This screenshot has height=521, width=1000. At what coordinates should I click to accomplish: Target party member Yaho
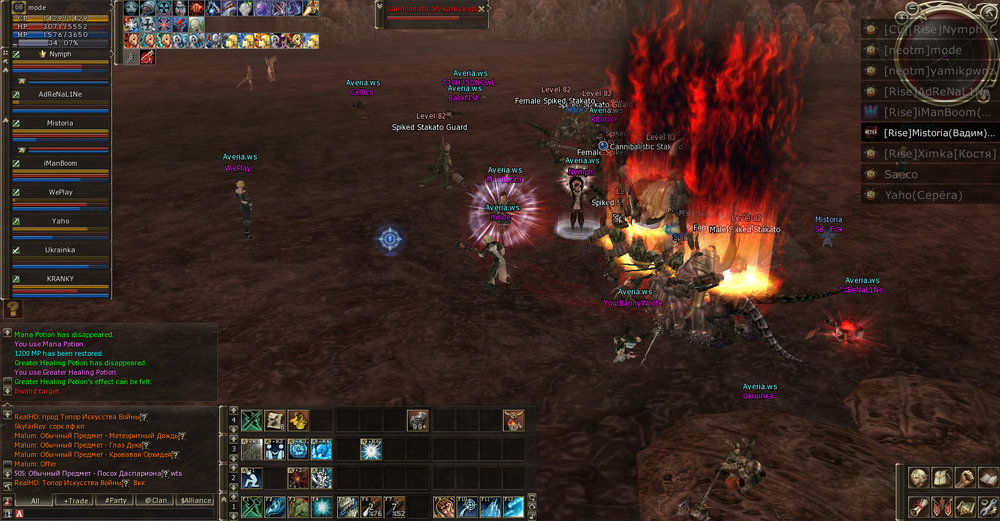click(60, 221)
